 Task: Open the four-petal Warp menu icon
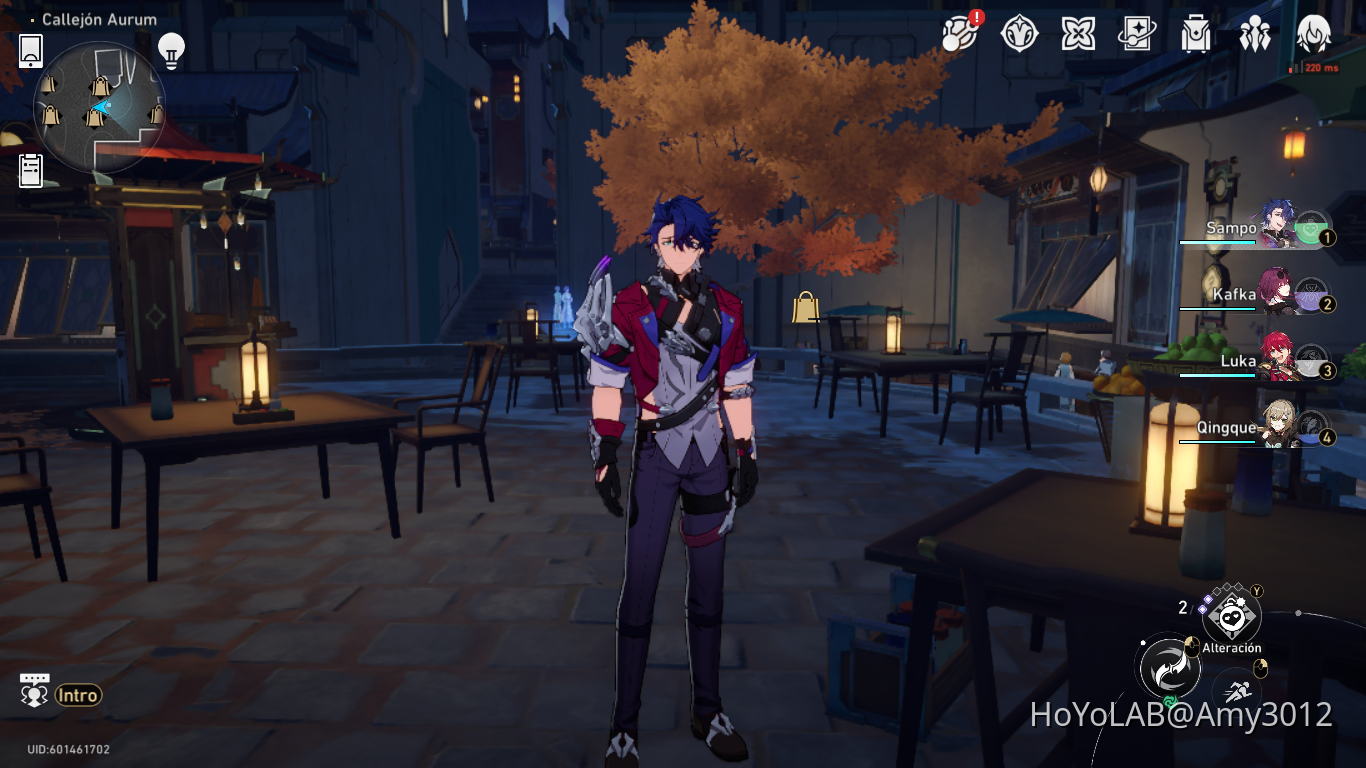tap(1077, 33)
